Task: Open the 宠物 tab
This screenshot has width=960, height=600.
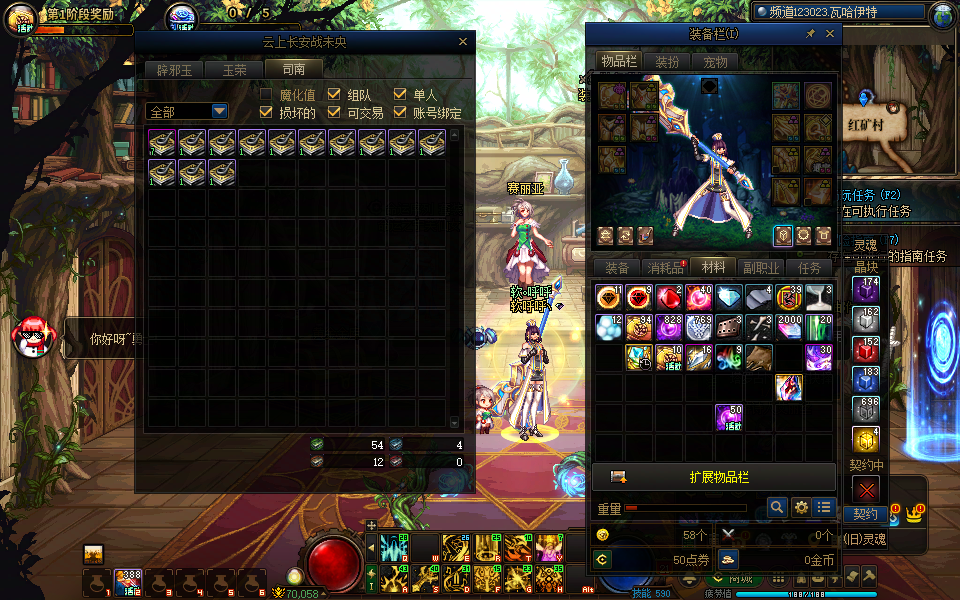Action: (x=715, y=61)
